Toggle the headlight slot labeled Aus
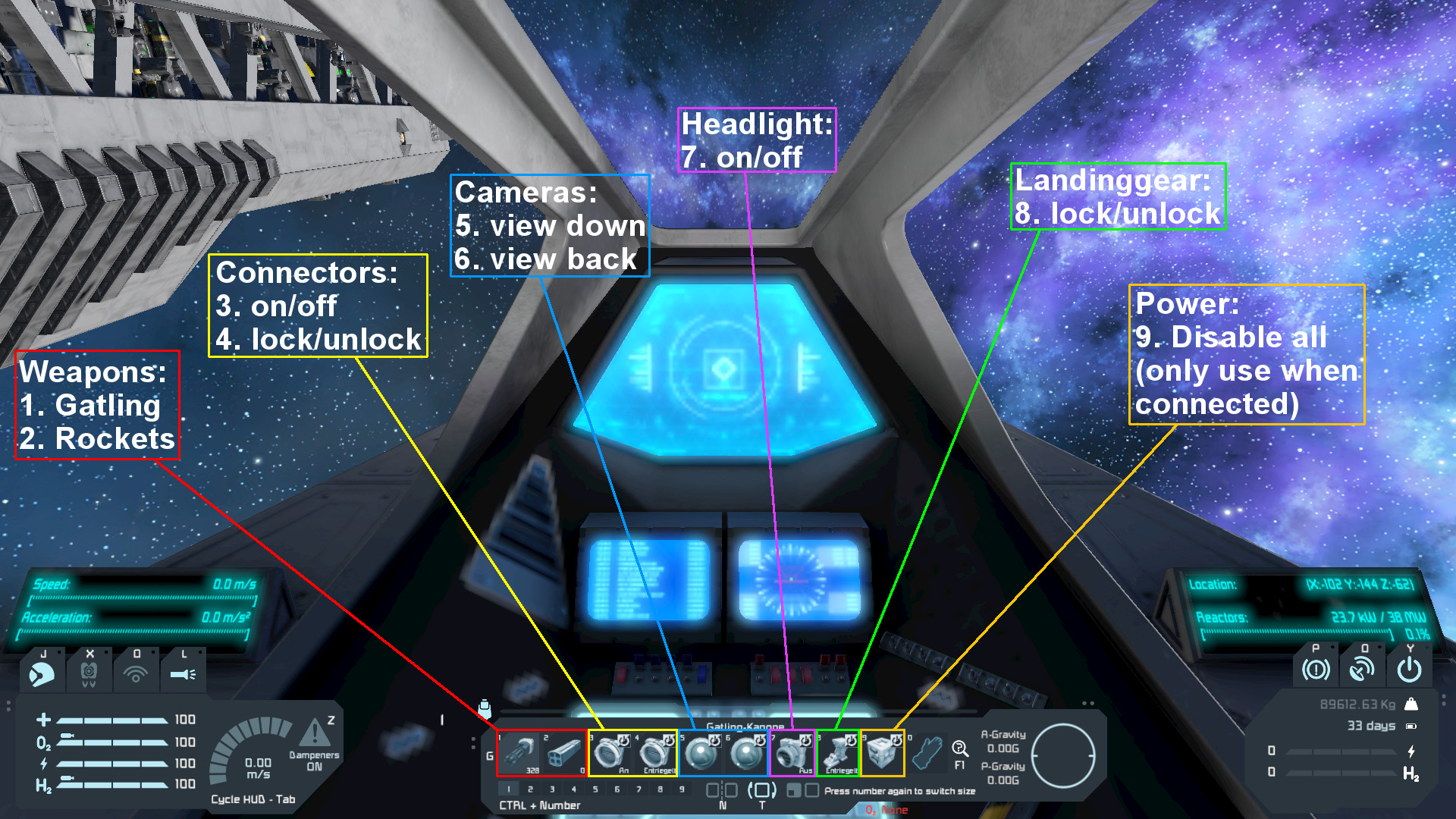This screenshot has width=1456, height=819. click(792, 753)
